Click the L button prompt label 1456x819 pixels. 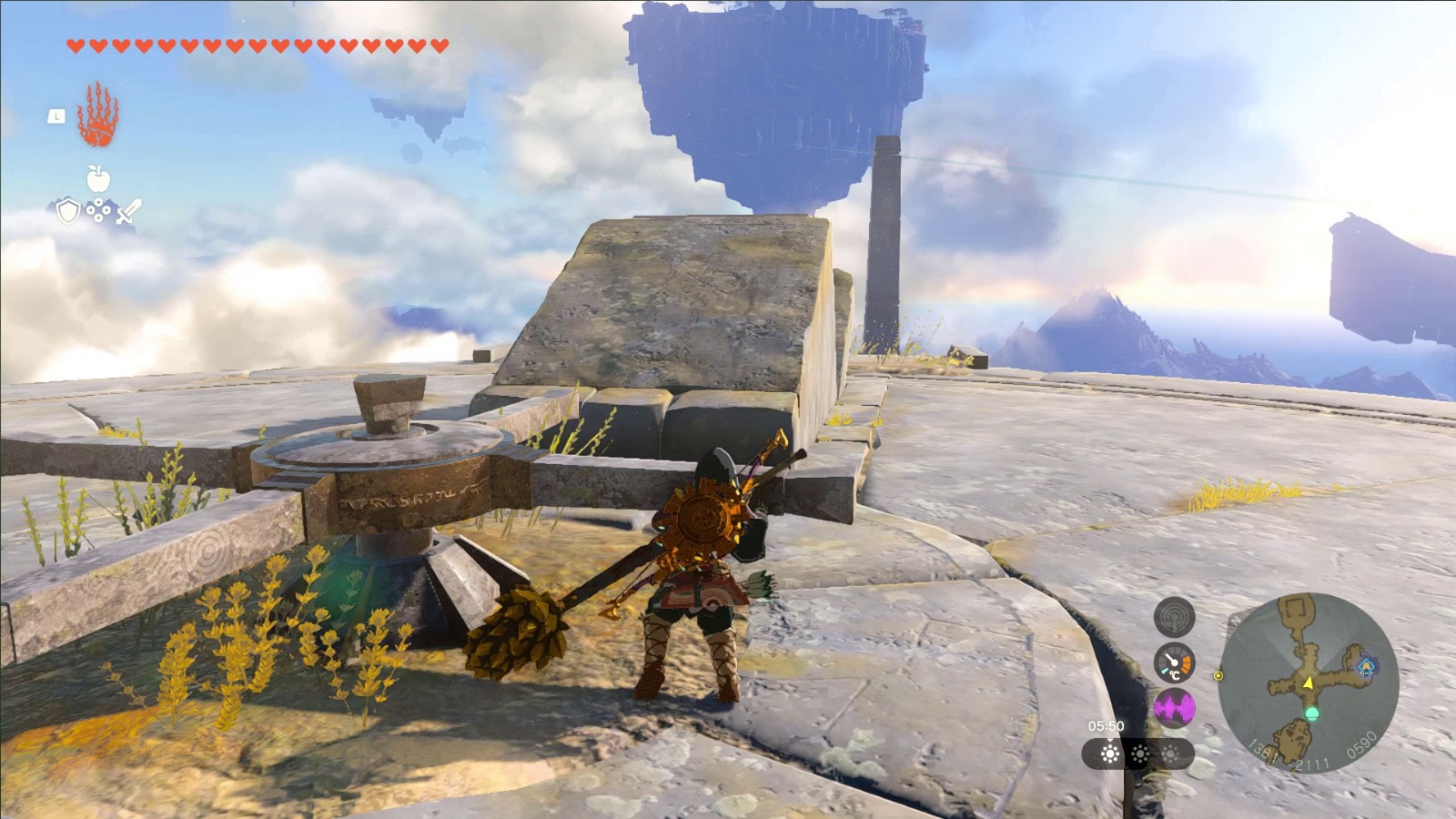[56, 116]
